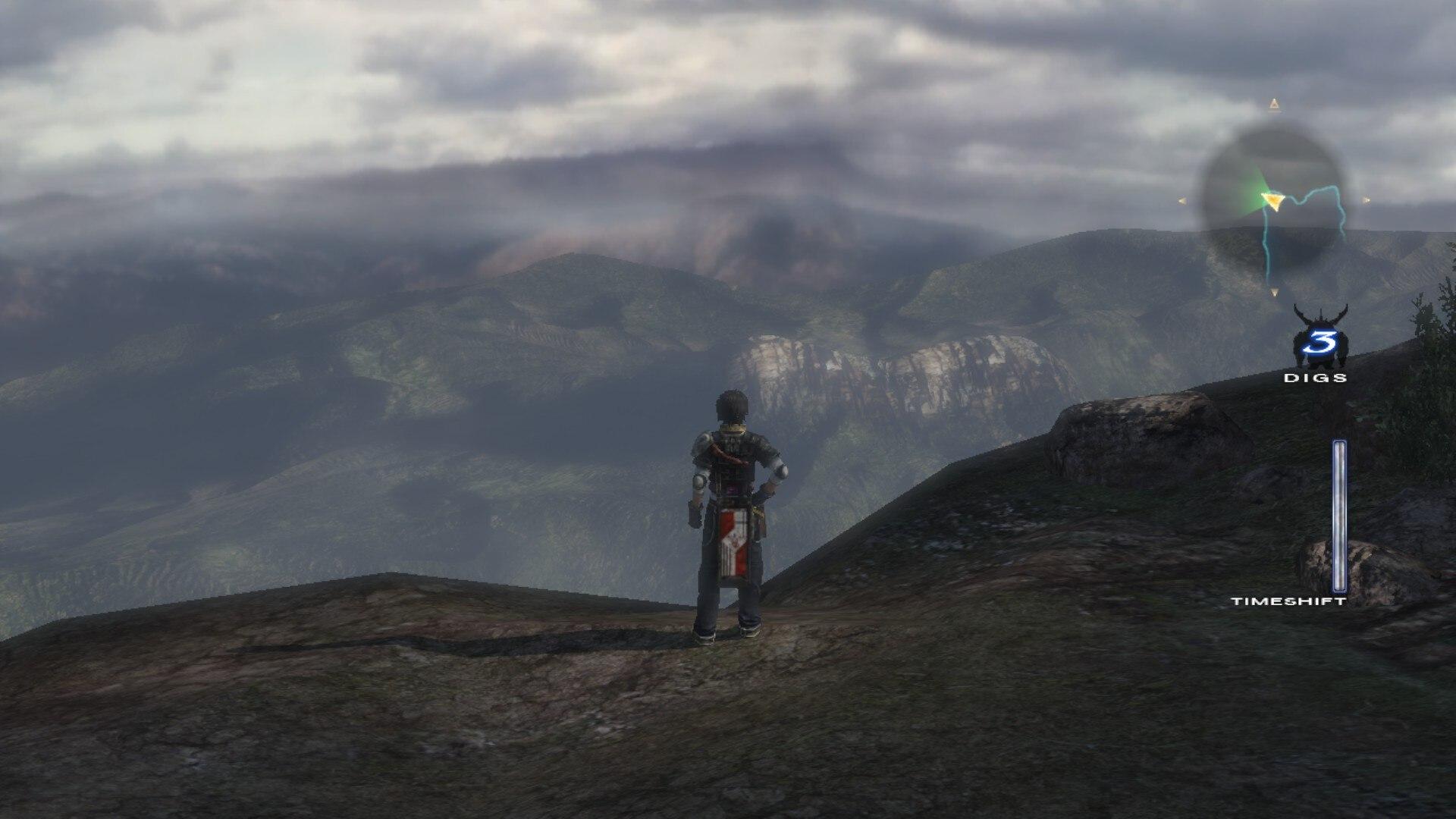The image size is (1456, 819).
Task: Click the yellow player arrow on minimap
Action: [1272, 200]
